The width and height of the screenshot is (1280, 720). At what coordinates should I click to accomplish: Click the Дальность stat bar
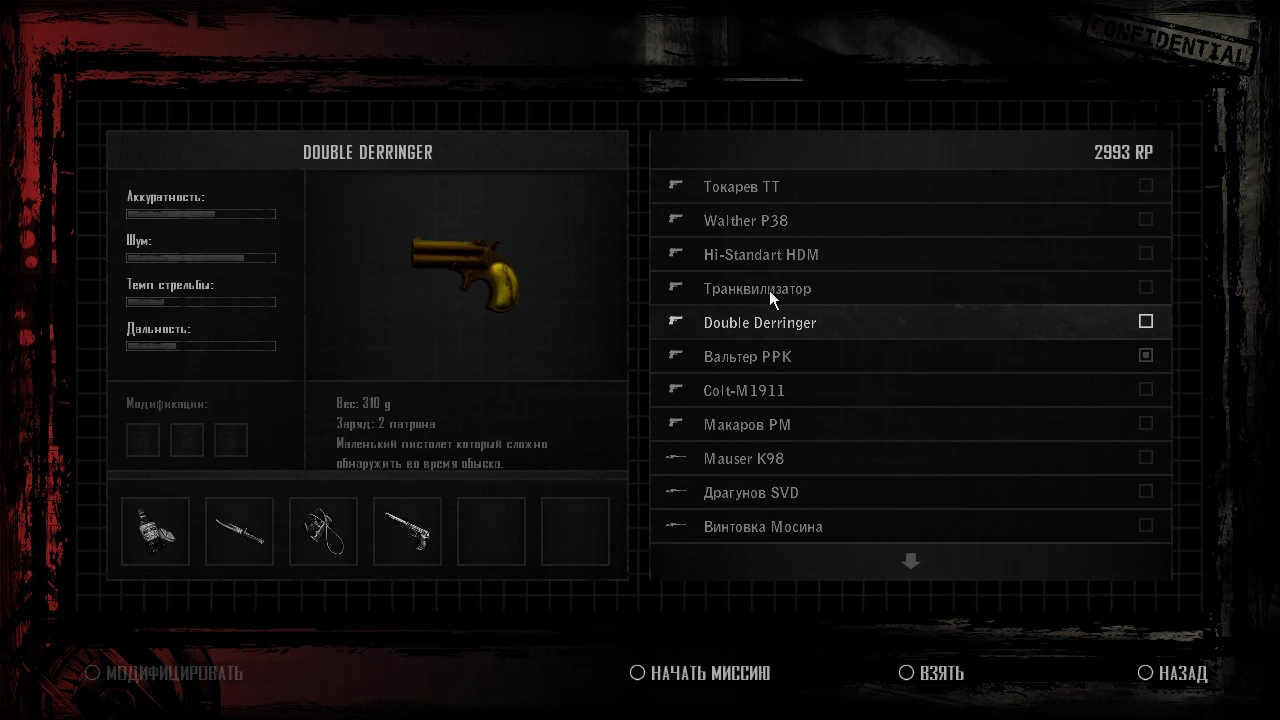coord(200,345)
